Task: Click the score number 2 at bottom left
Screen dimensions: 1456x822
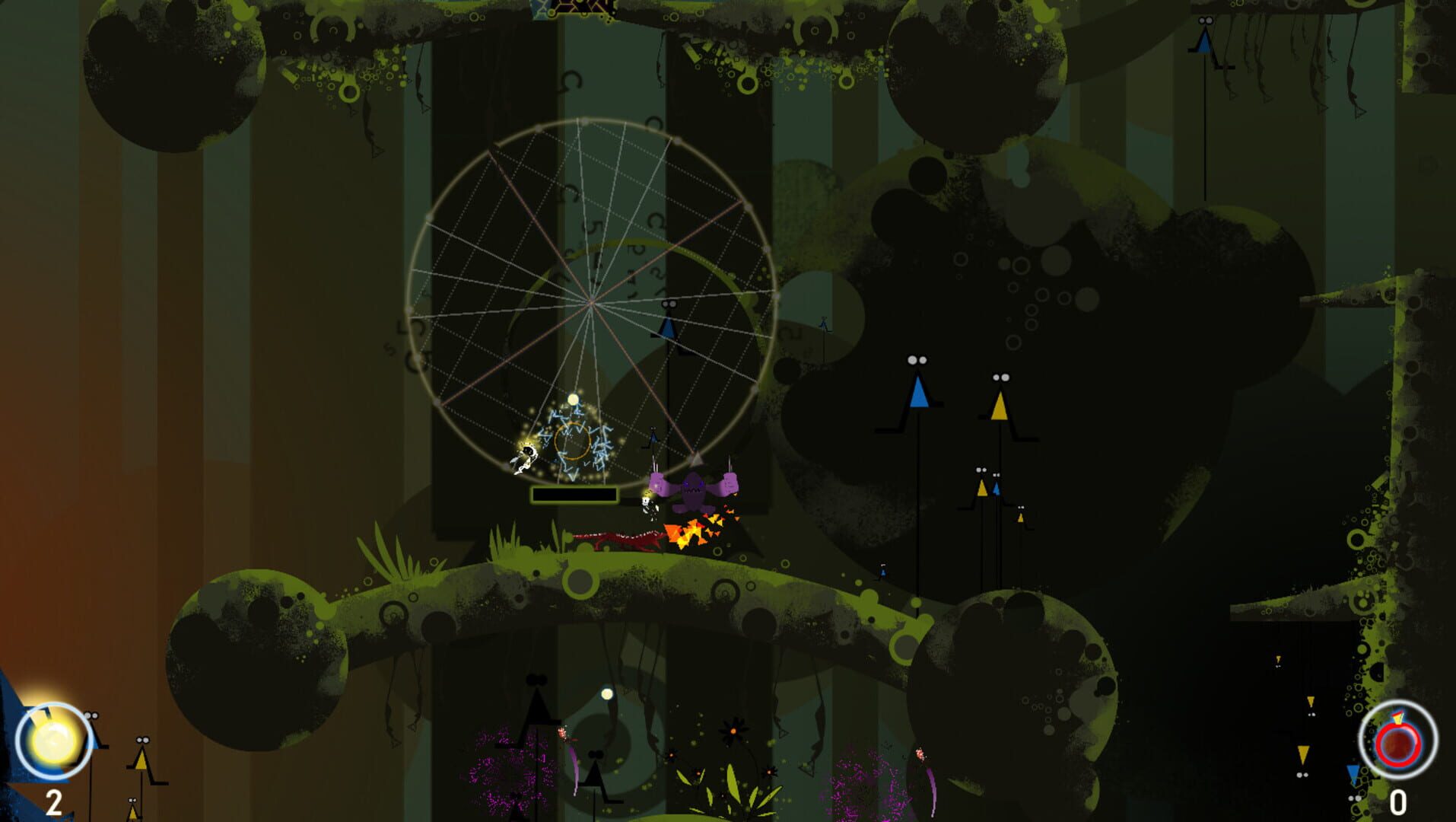Action: coord(53,801)
